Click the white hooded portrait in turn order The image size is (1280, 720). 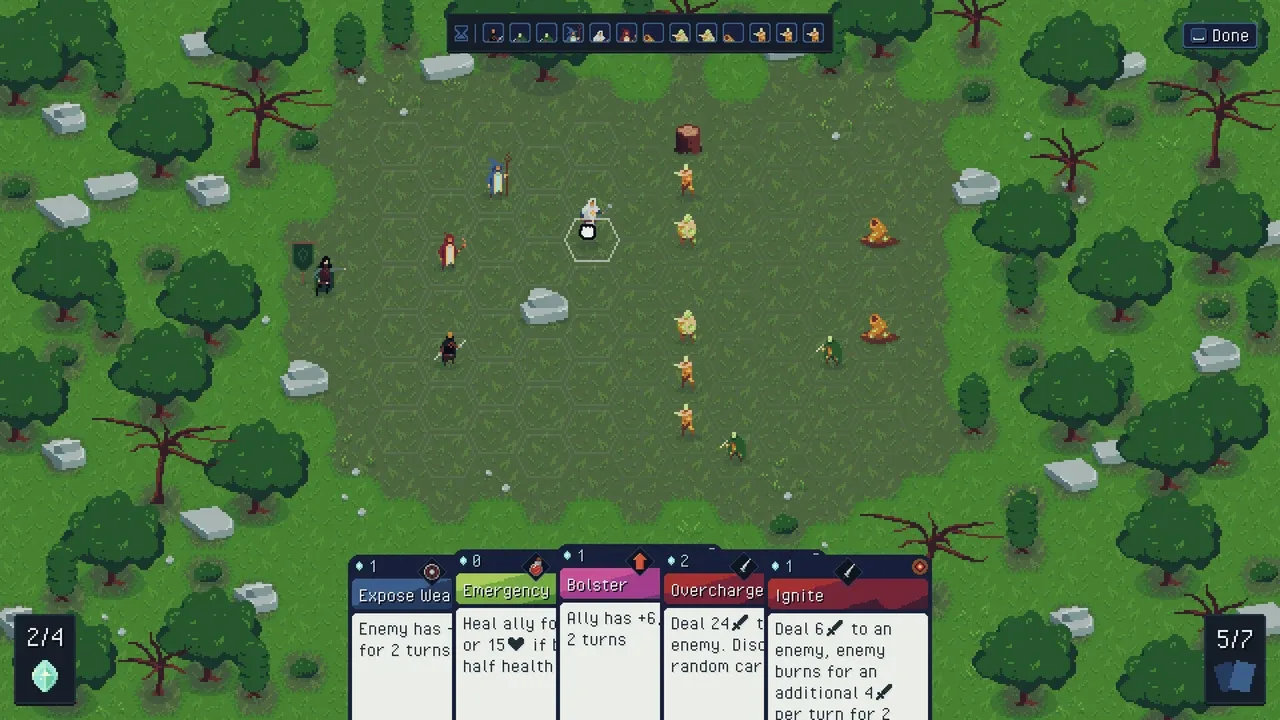(x=600, y=34)
